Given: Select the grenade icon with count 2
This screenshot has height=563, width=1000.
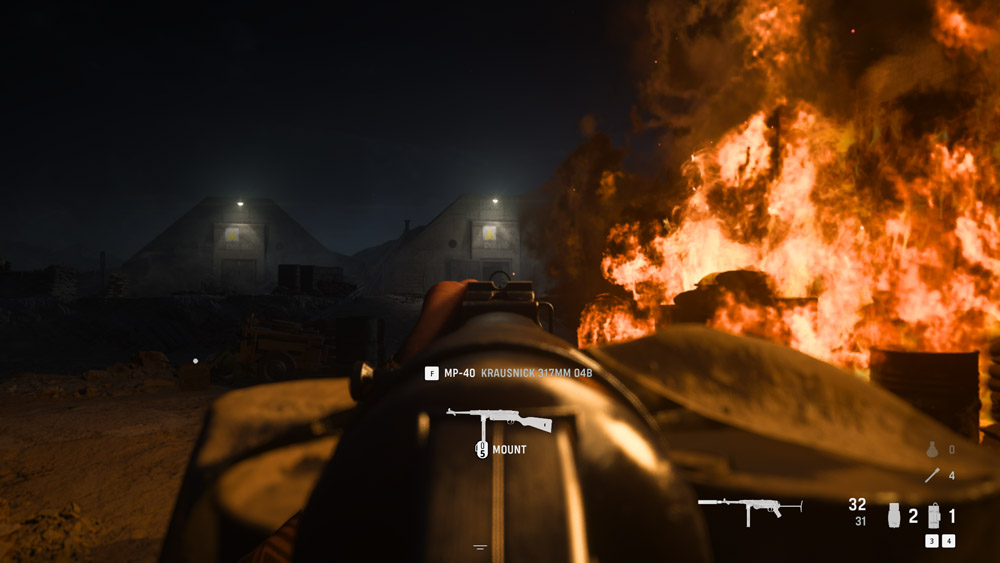Looking at the screenshot, I should [x=893, y=516].
